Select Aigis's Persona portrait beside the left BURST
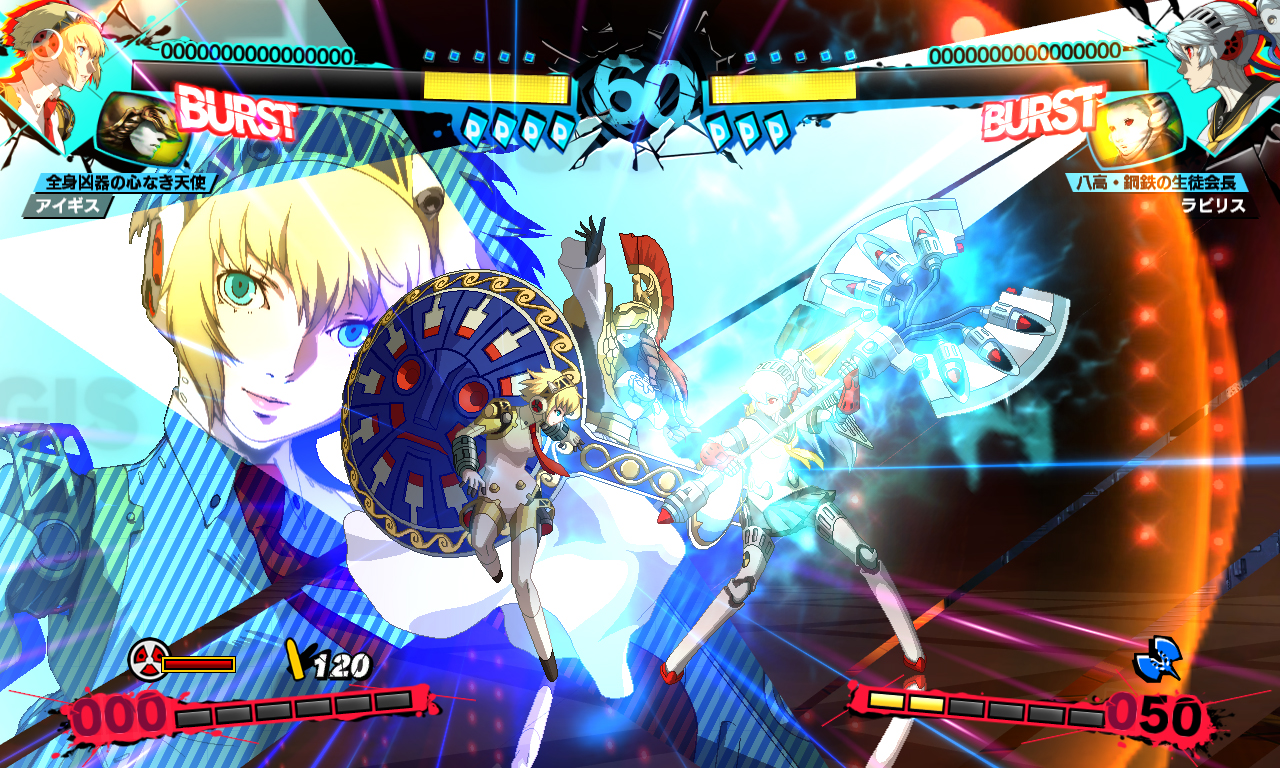 (140, 130)
